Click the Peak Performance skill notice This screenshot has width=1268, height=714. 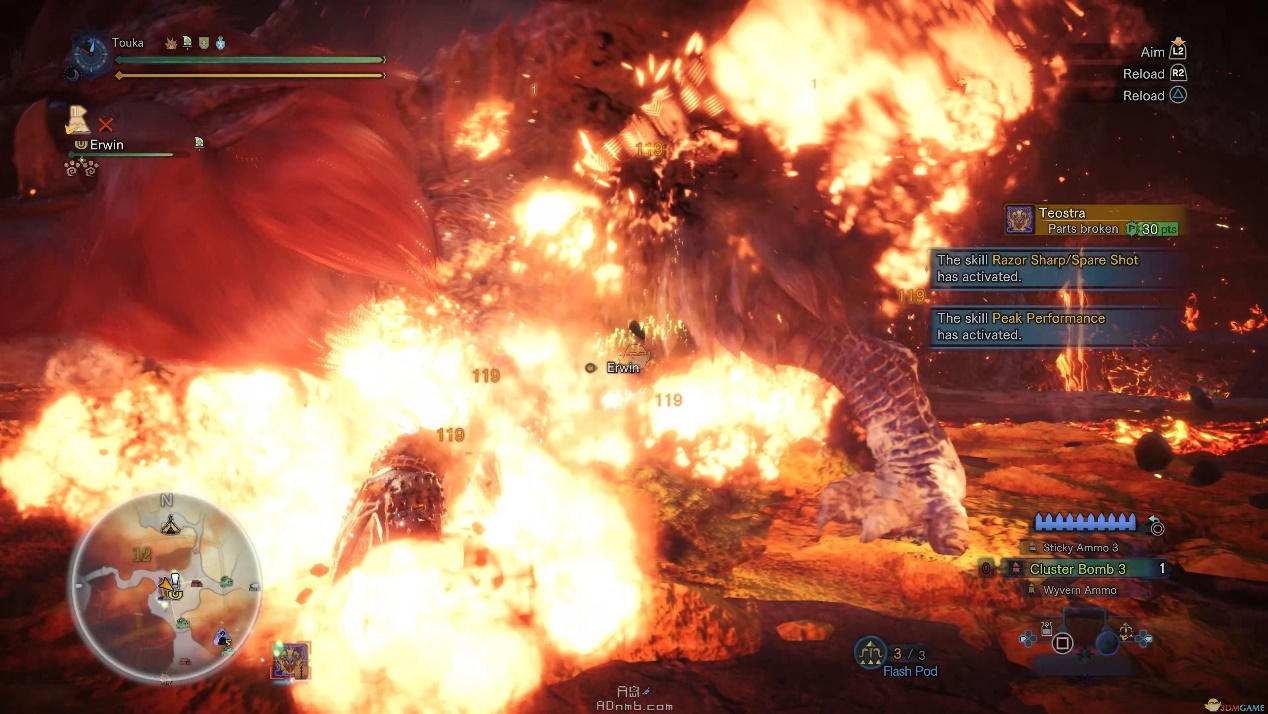(x=1050, y=326)
